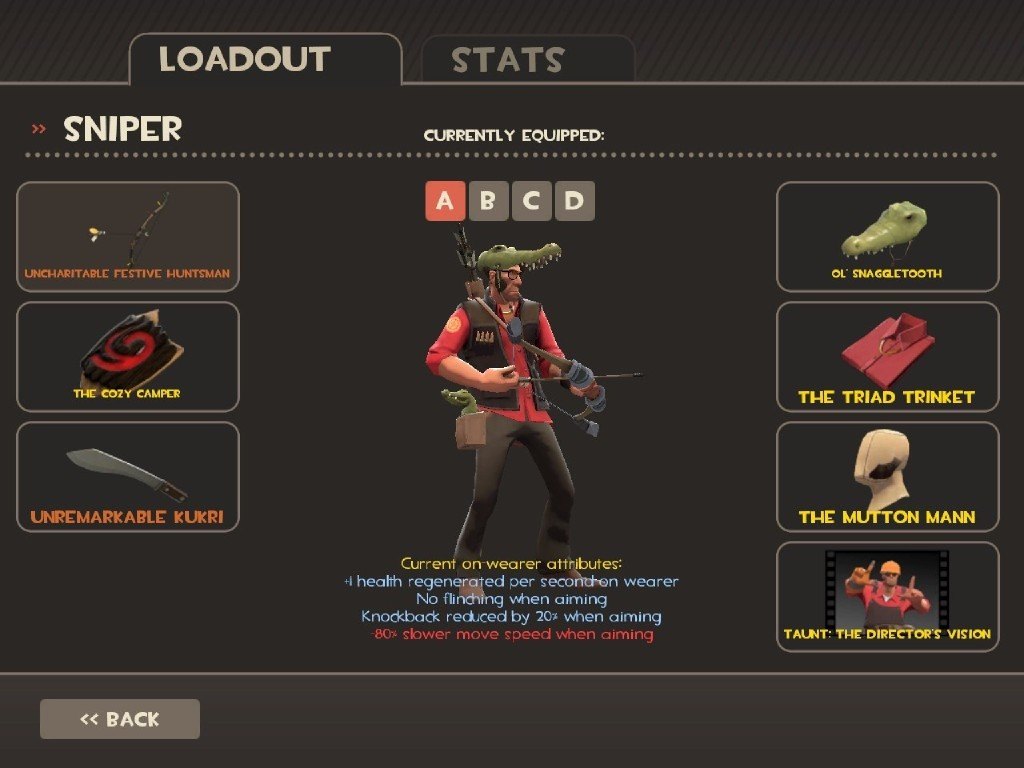Switch to loadout preset B
Viewport: 1024px width, 768px height.
[x=488, y=201]
